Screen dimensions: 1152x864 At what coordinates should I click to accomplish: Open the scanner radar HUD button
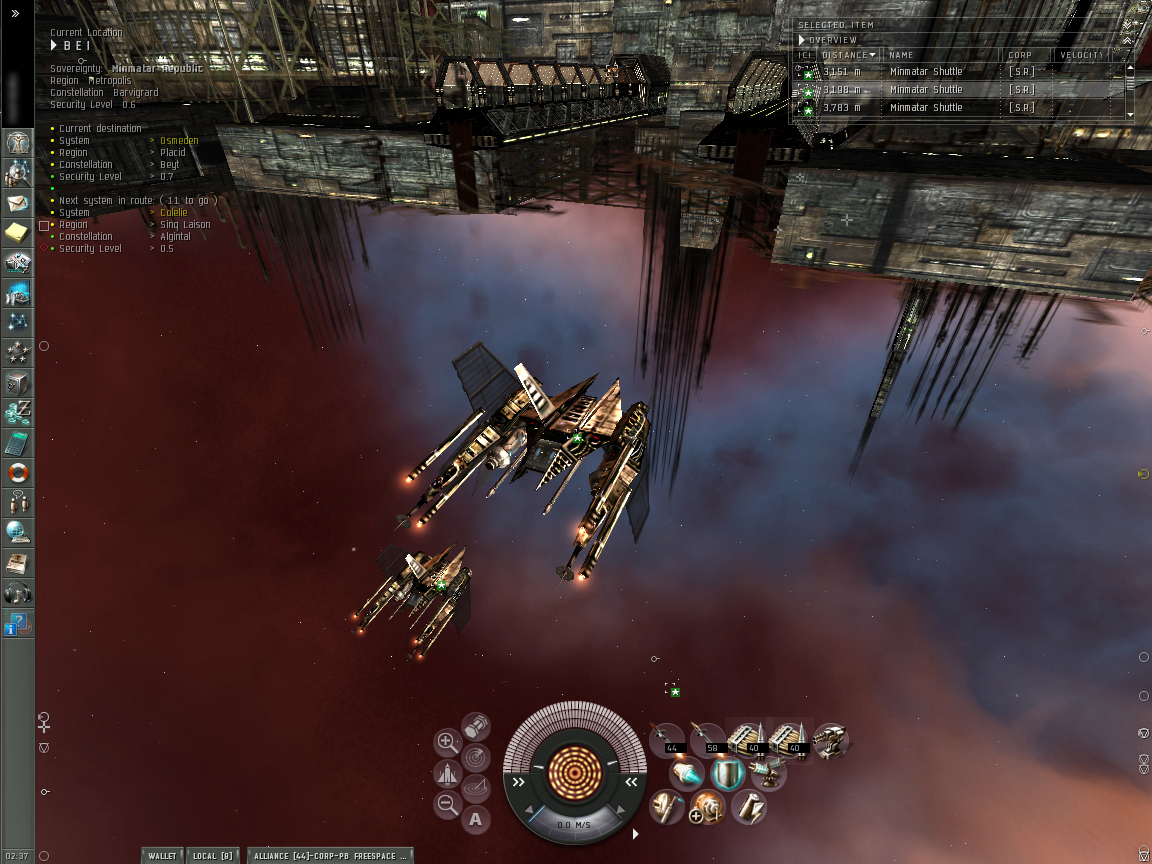pos(476,757)
